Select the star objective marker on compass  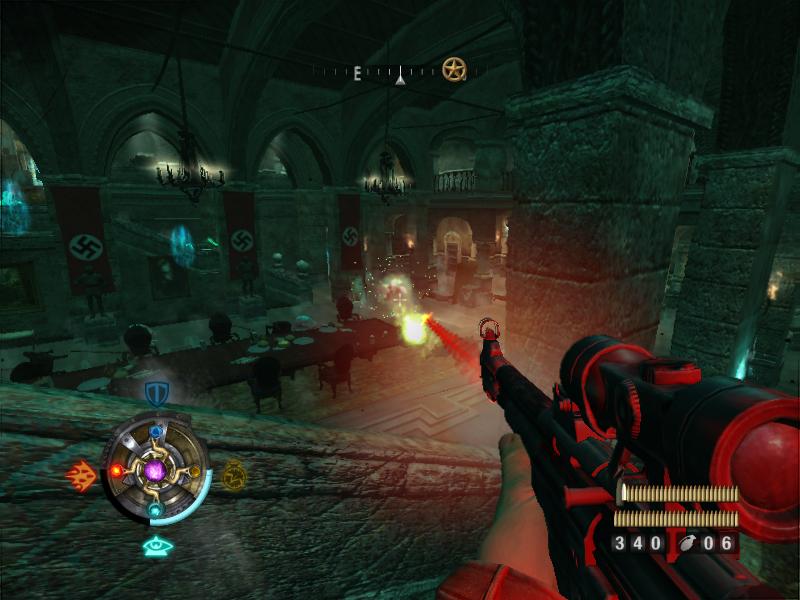[x=454, y=69]
